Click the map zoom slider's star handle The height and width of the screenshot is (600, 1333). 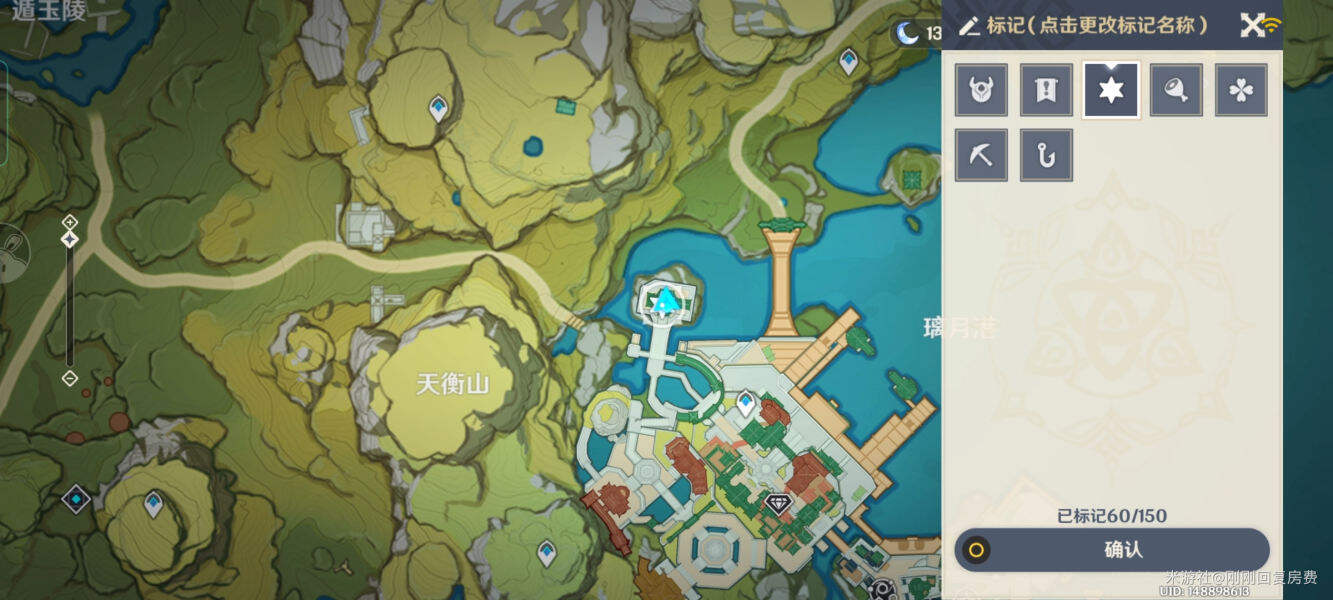pos(70,240)
